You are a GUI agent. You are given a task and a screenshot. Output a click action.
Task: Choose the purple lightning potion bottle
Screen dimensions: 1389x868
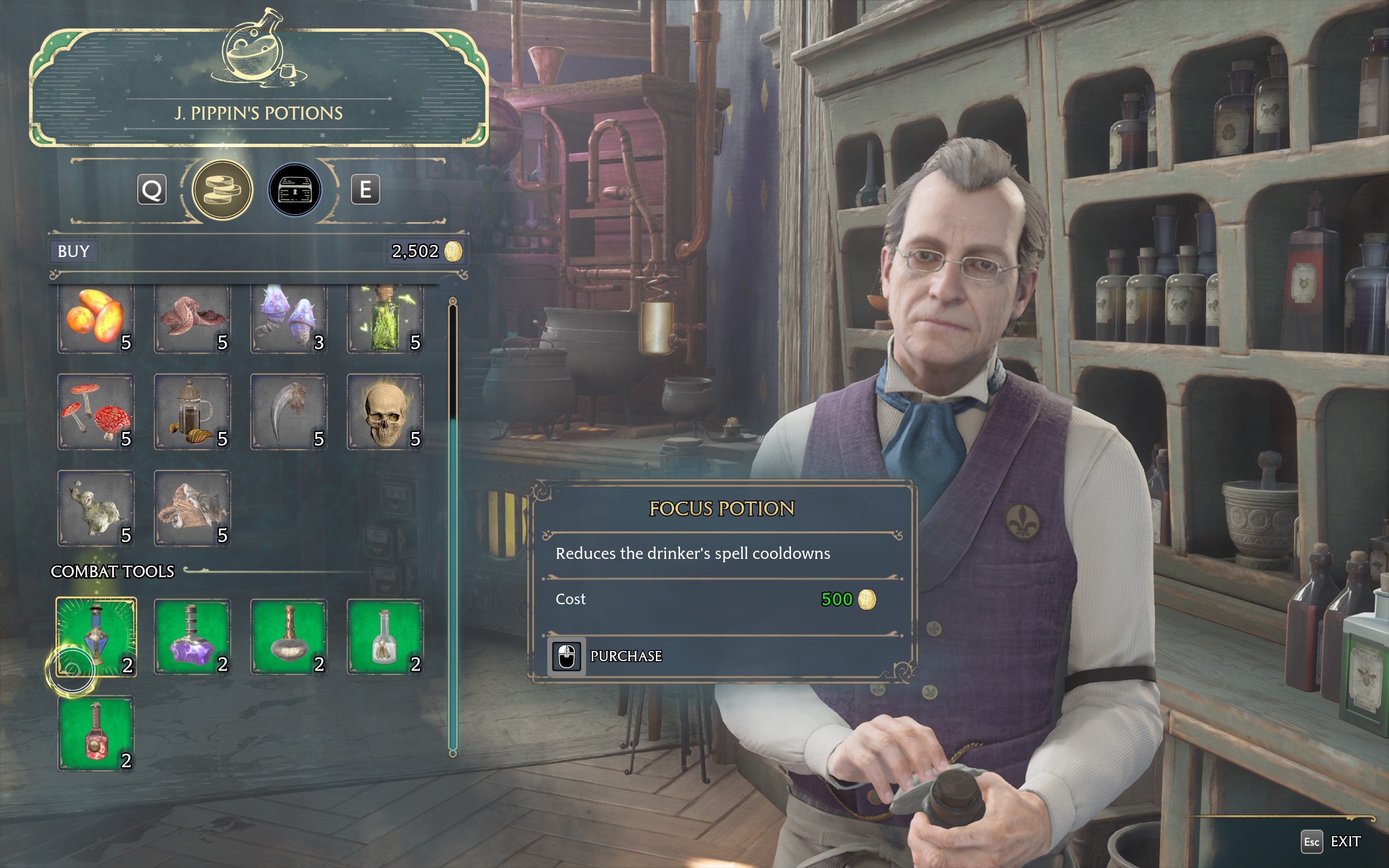point(192,637)
